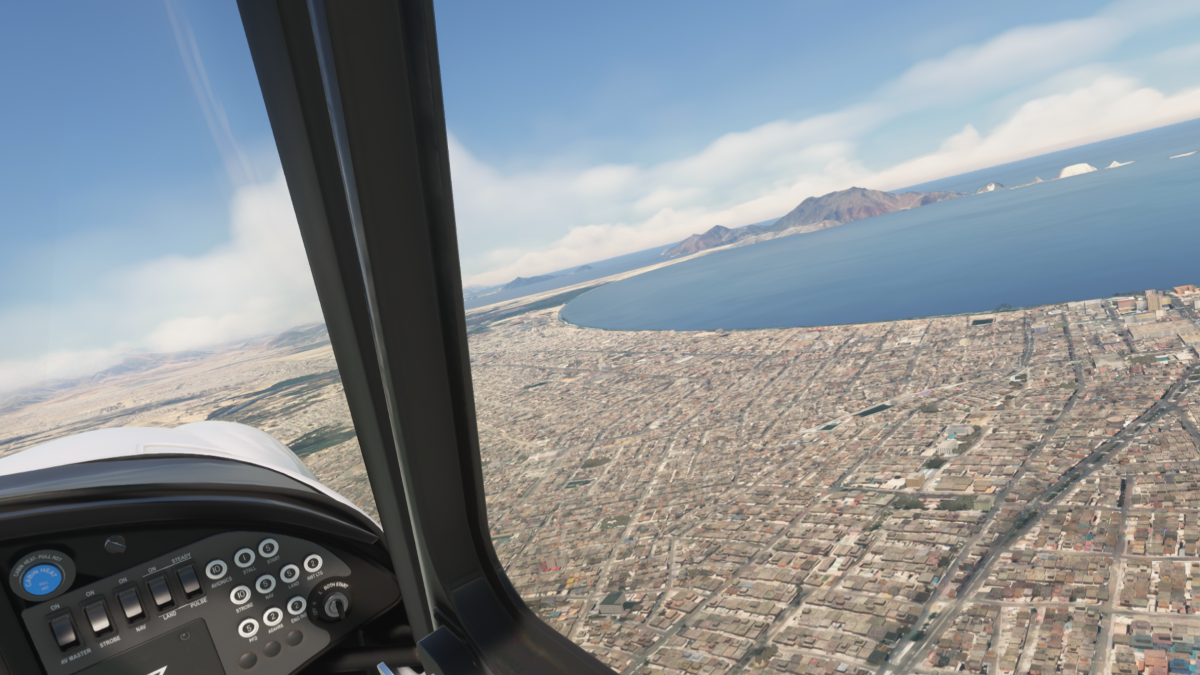The width and height of the screenshot is (1200, 675).
Task: Toggle the Strobe light switch
Action: click(x=98, y=617)
